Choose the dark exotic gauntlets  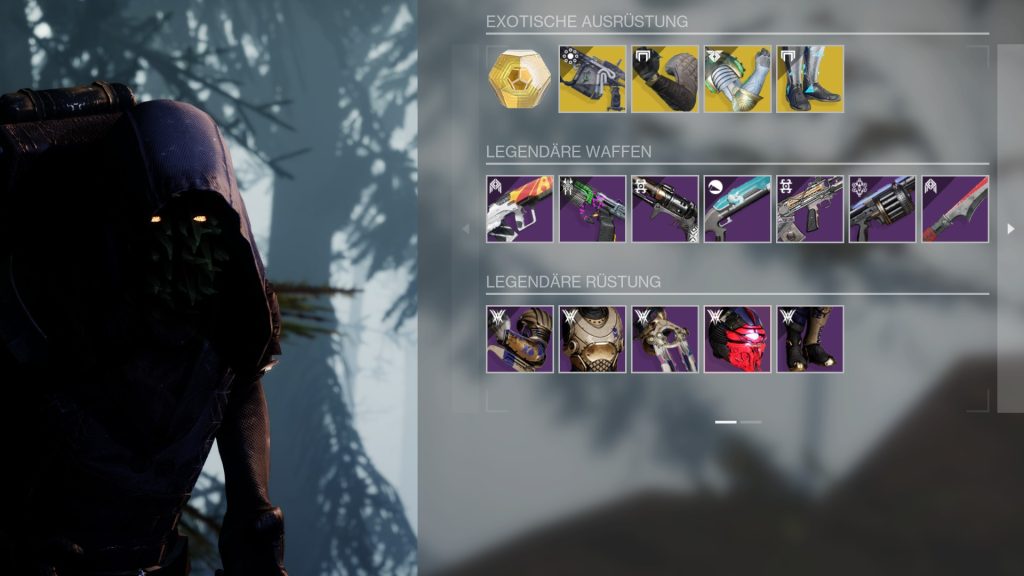pyautogui.click(x=665, y=79)
